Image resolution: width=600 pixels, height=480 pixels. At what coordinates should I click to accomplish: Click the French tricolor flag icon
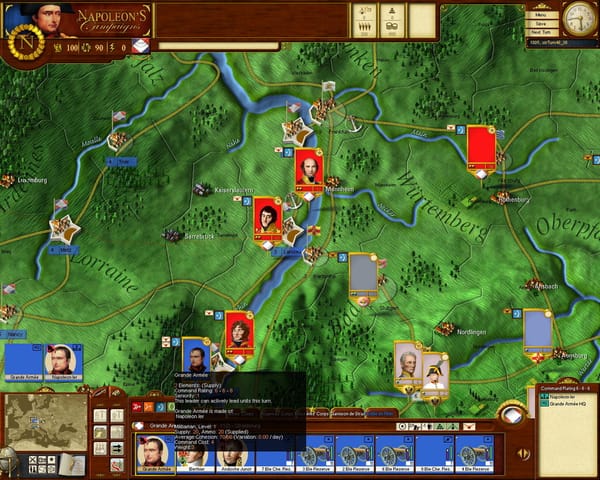[x=139, y=46]
